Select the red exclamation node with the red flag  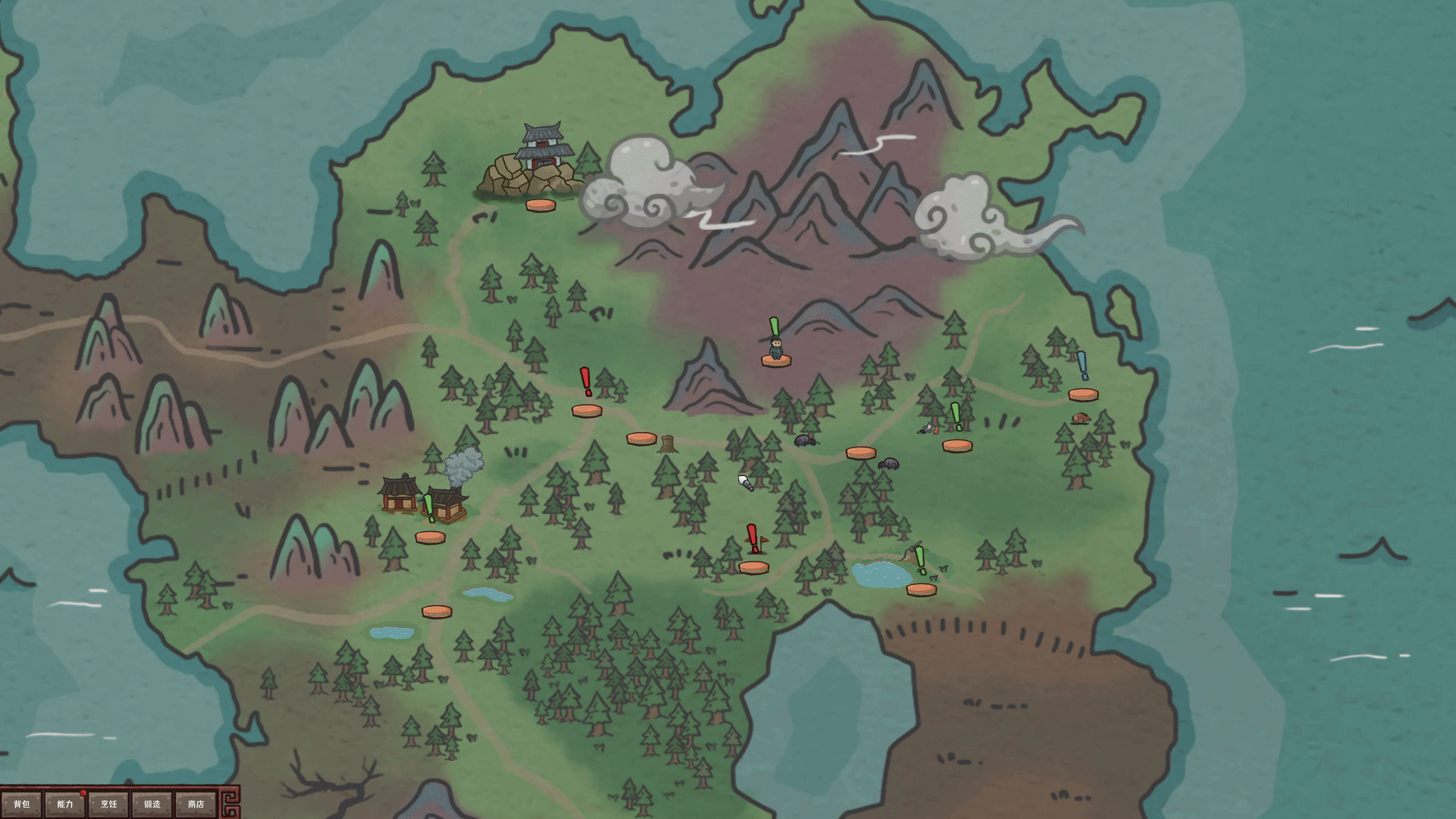coord(754,567)
